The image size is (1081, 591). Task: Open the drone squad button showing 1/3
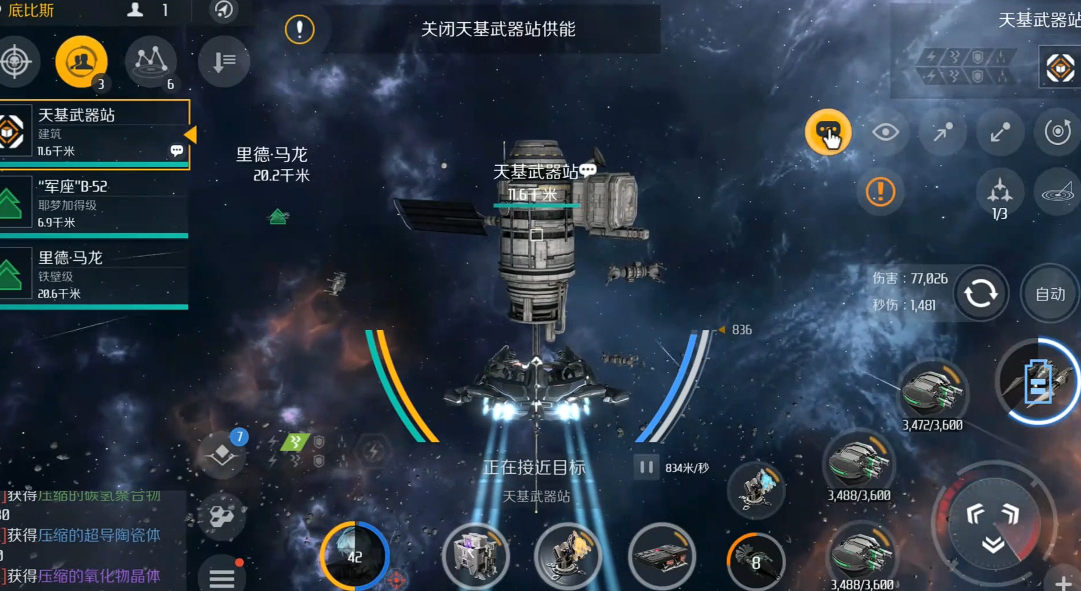tap(999, 188)
